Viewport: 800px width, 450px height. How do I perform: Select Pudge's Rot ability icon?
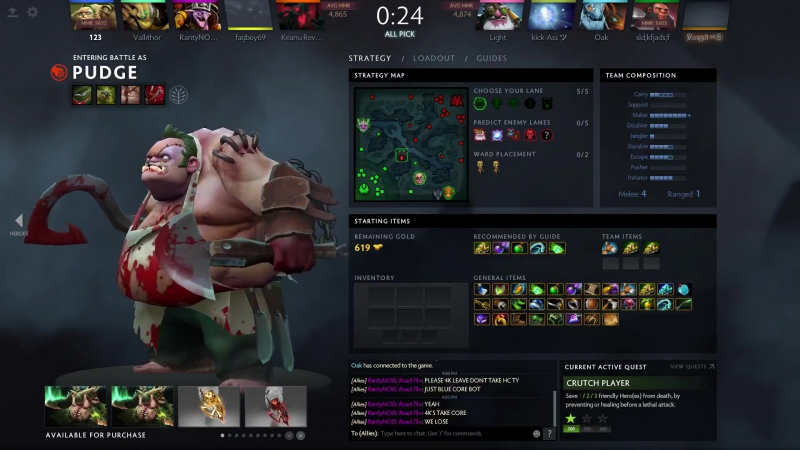[x=106, y=95]
